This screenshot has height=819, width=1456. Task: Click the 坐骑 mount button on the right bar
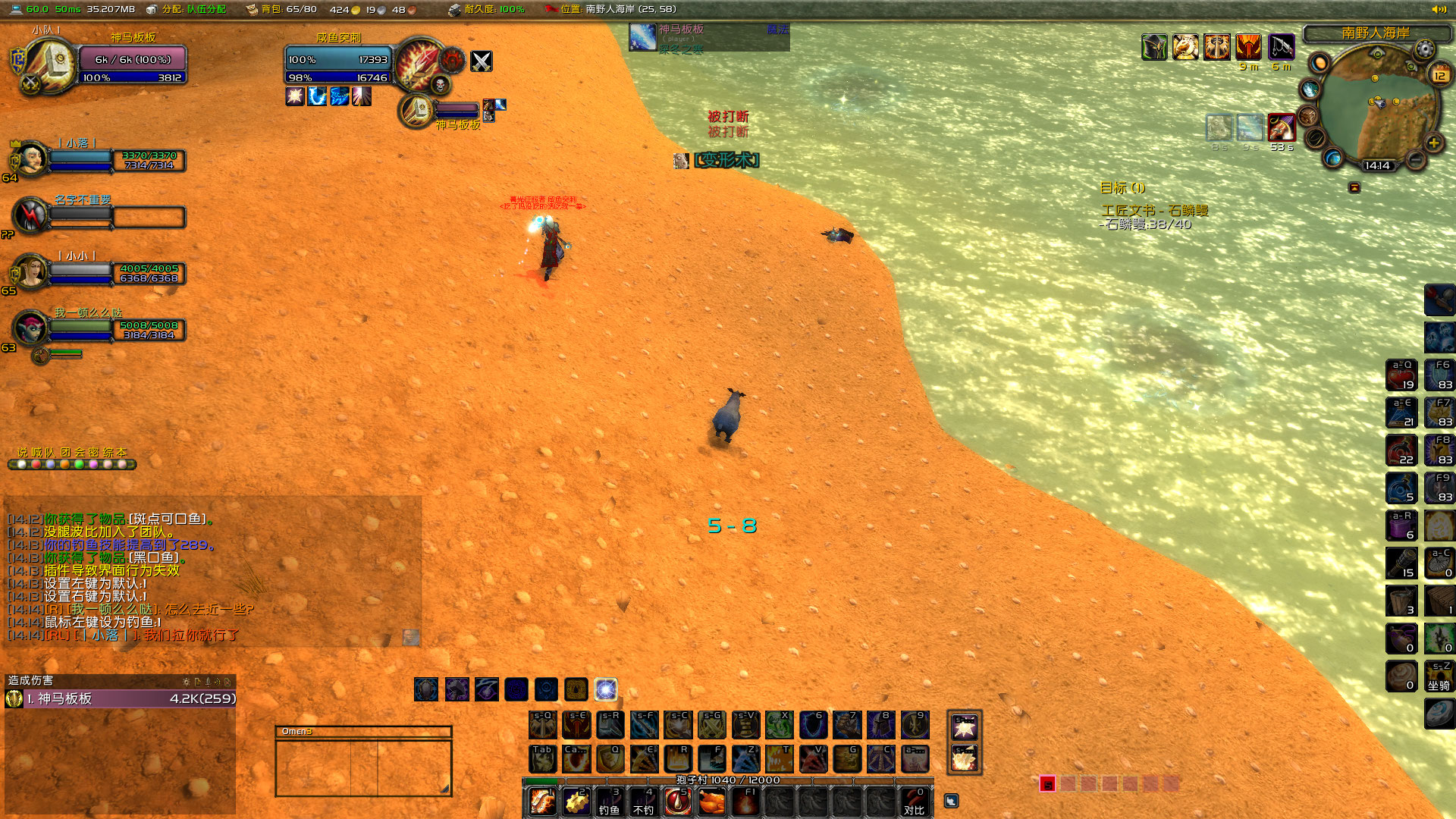(x=1440, y=676)
